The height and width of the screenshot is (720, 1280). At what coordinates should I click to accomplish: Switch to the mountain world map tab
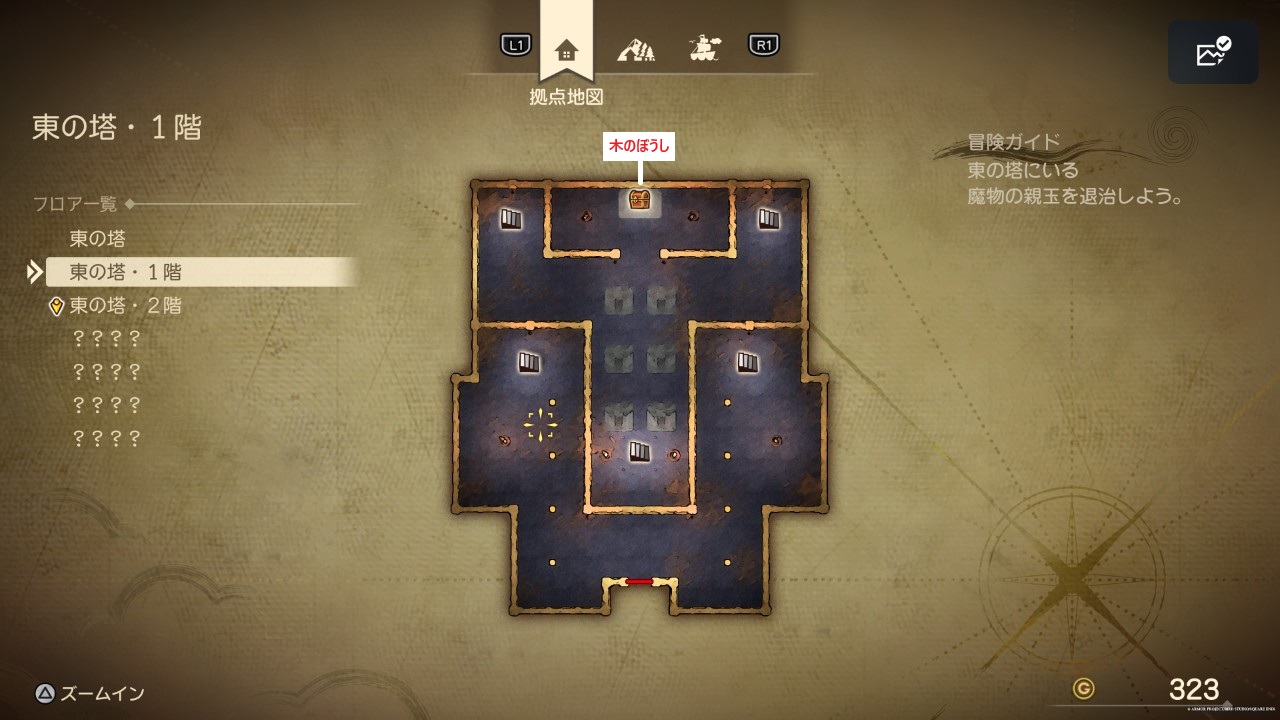point(636,47)
